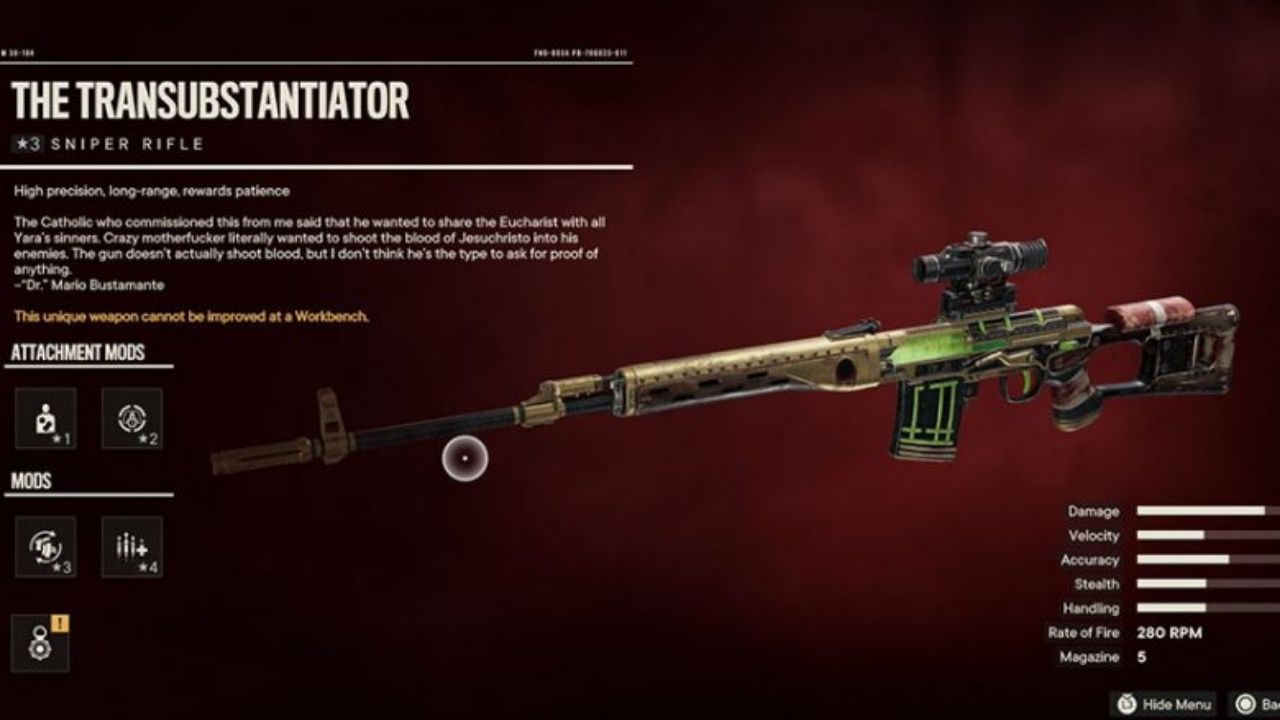
Task: Select the one-star attachment mod slot
Action: coord(46,418)
